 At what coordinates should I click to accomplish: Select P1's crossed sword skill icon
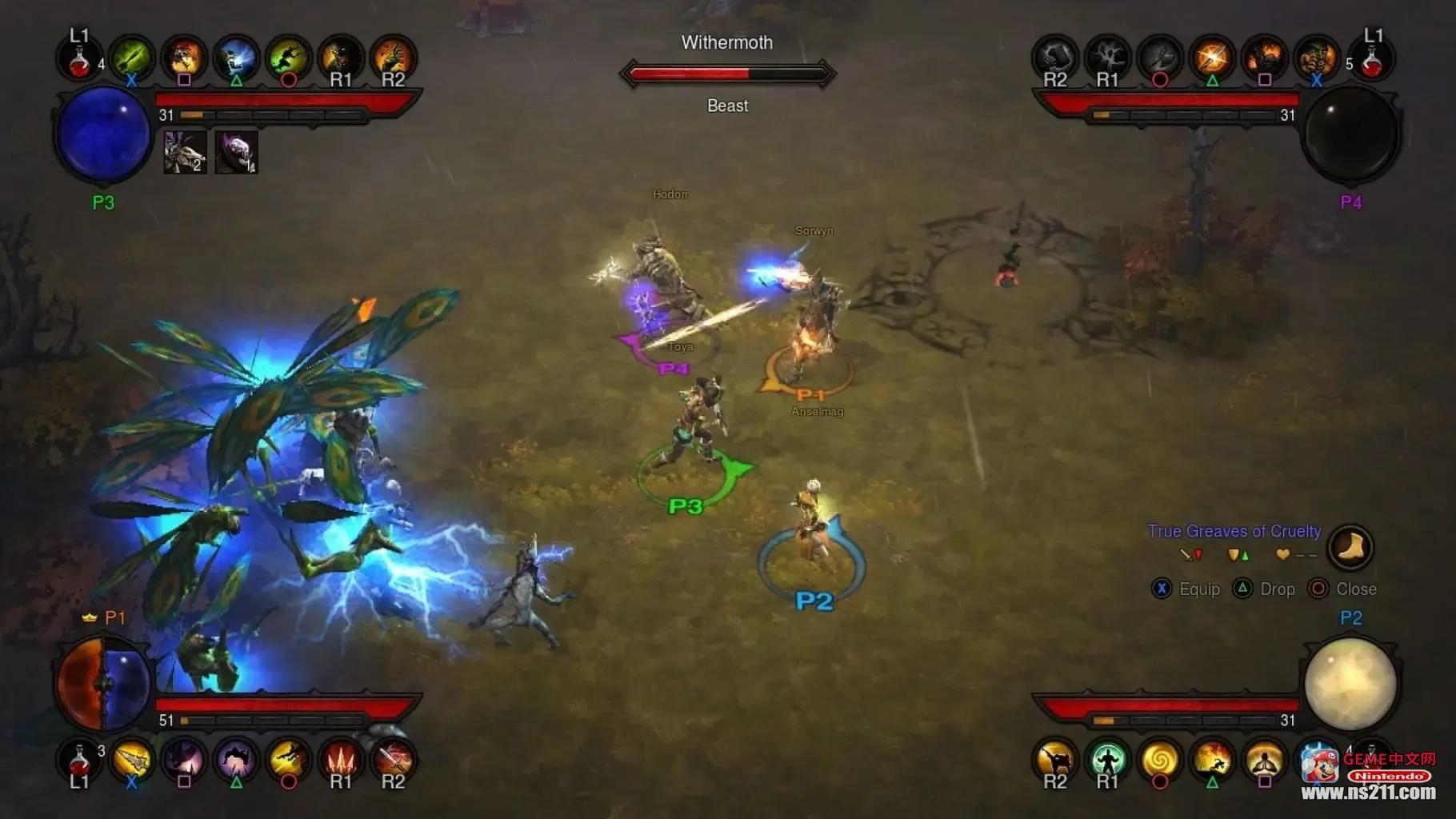393,758
